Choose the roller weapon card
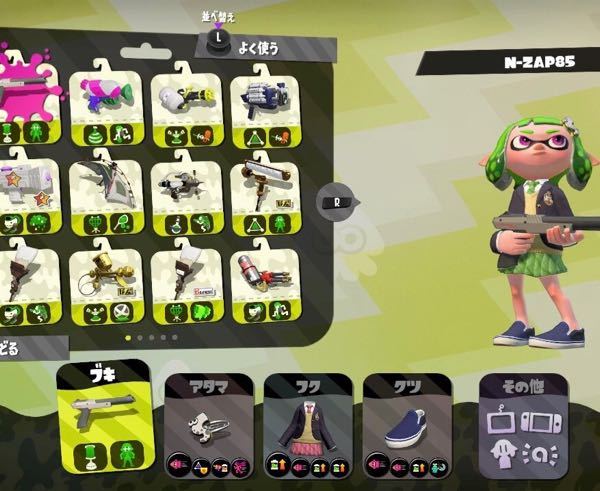The image size is (600, 491). [267, 192]
